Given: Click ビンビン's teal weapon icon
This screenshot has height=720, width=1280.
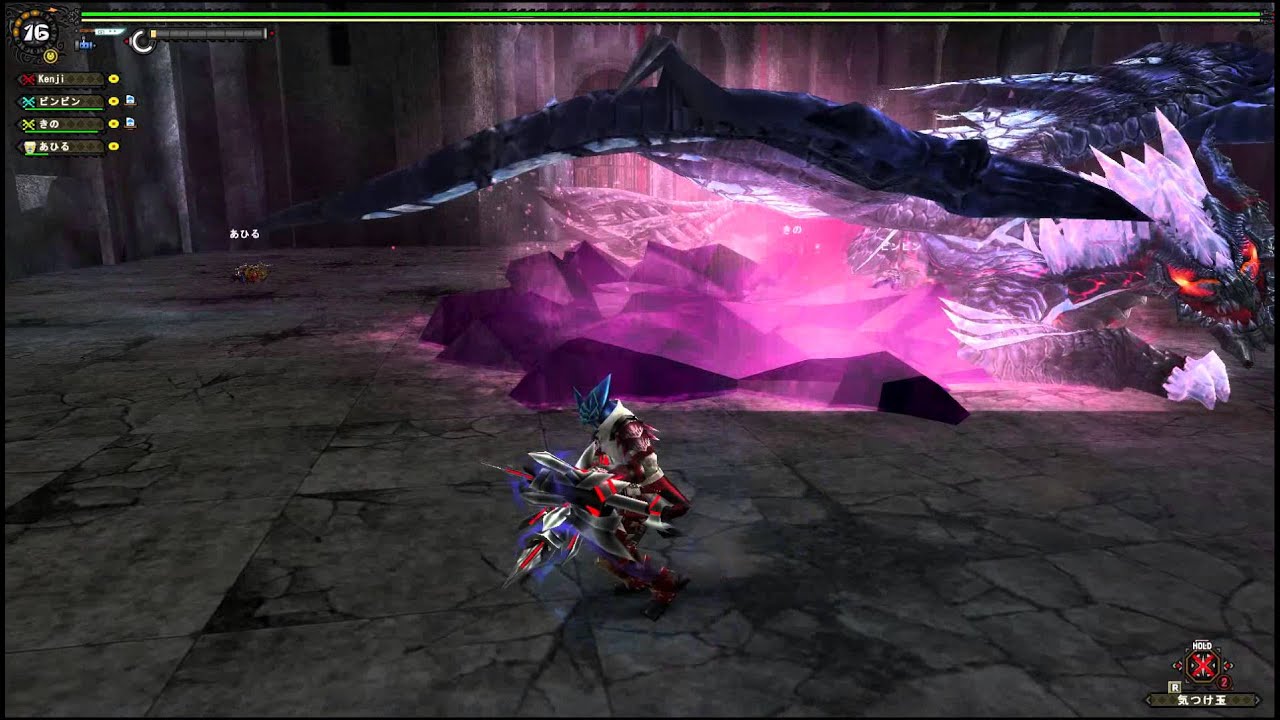Looking at the screenshot, I should (x=27, y=102).
